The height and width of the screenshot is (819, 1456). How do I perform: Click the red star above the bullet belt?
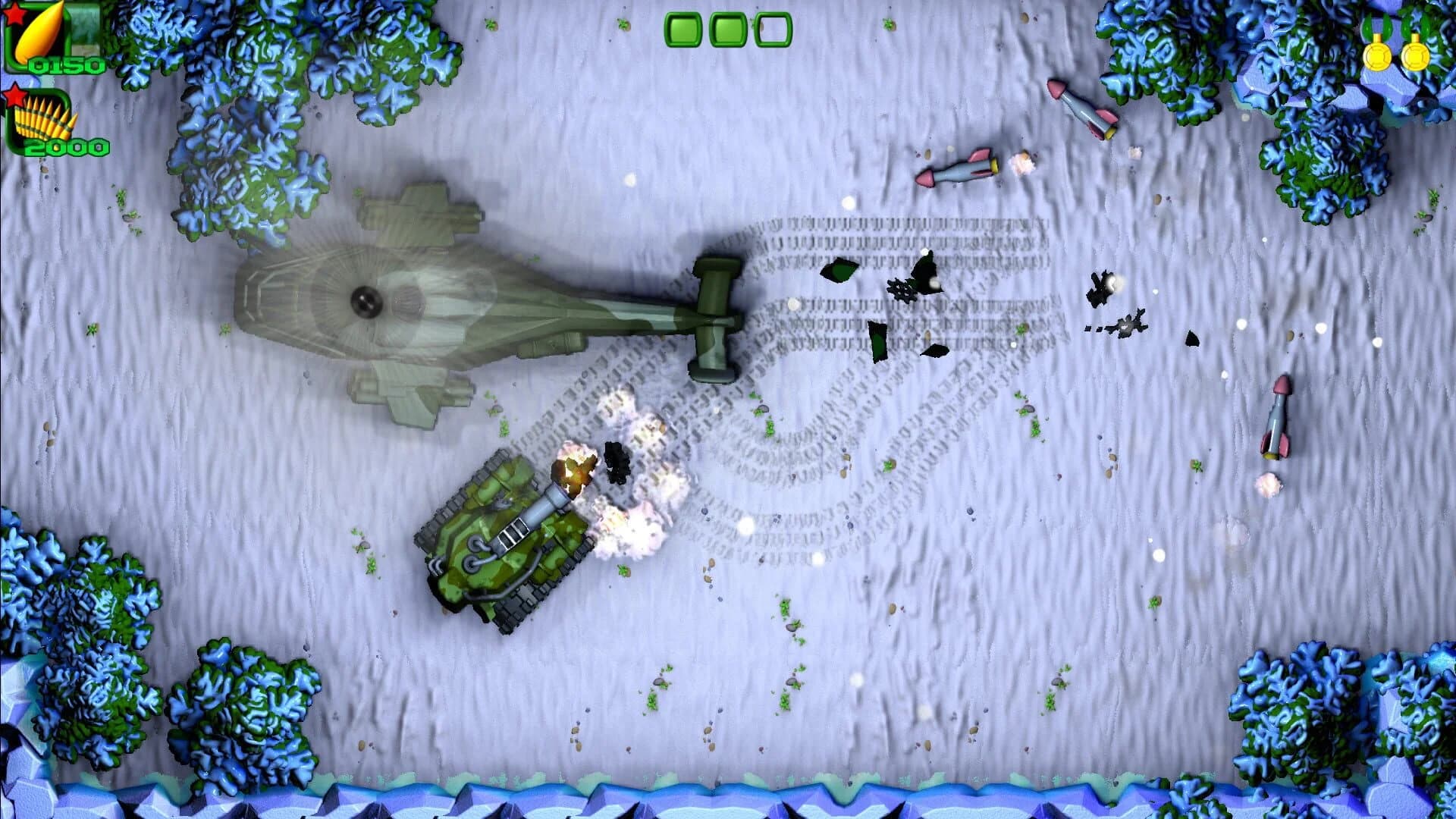tap(15, 95)
